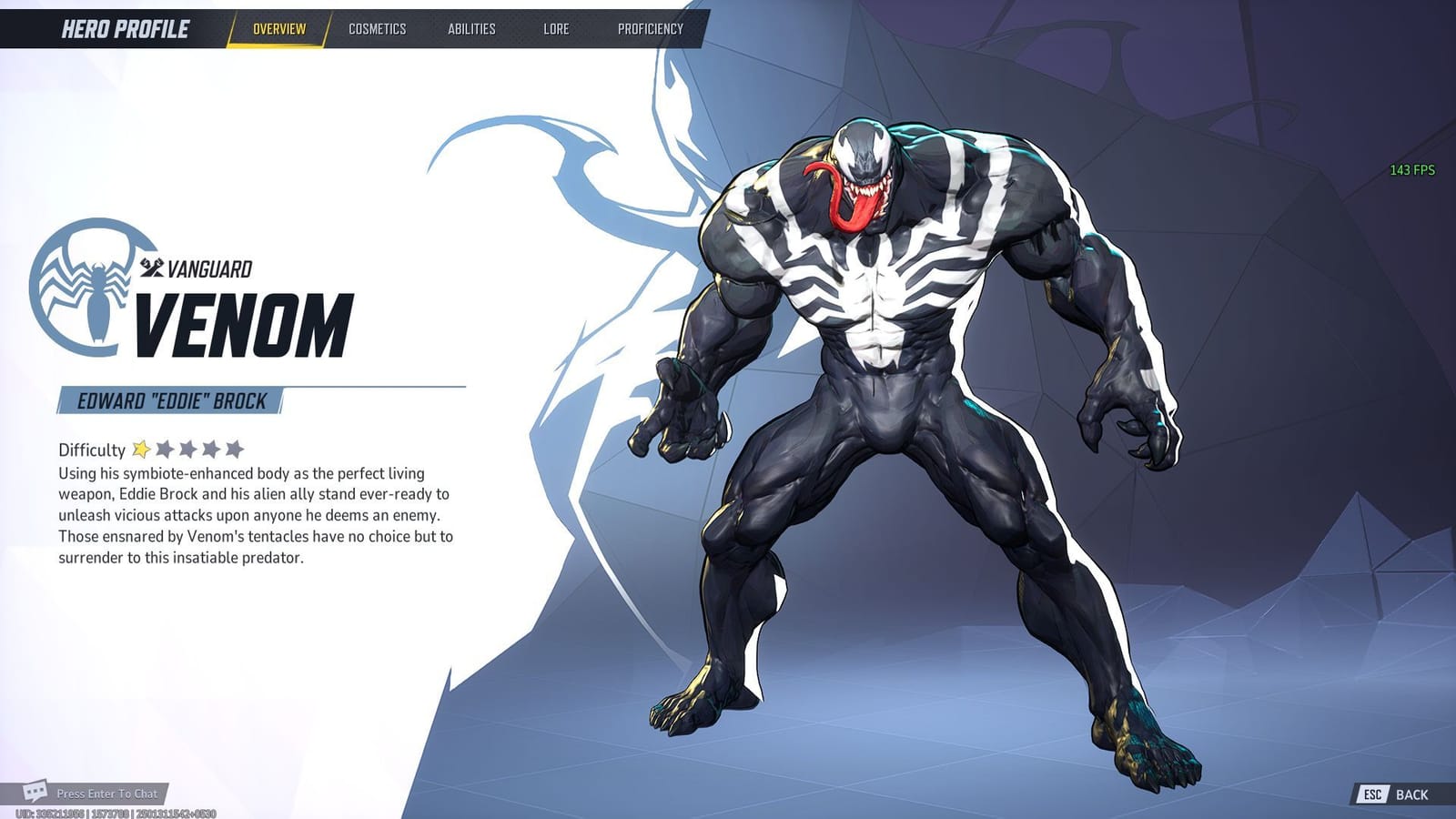This screenshot has width=1456, height=819.
Task: Click the crossed-weapons icon before Vanguard label
Action: click(151, 268)
